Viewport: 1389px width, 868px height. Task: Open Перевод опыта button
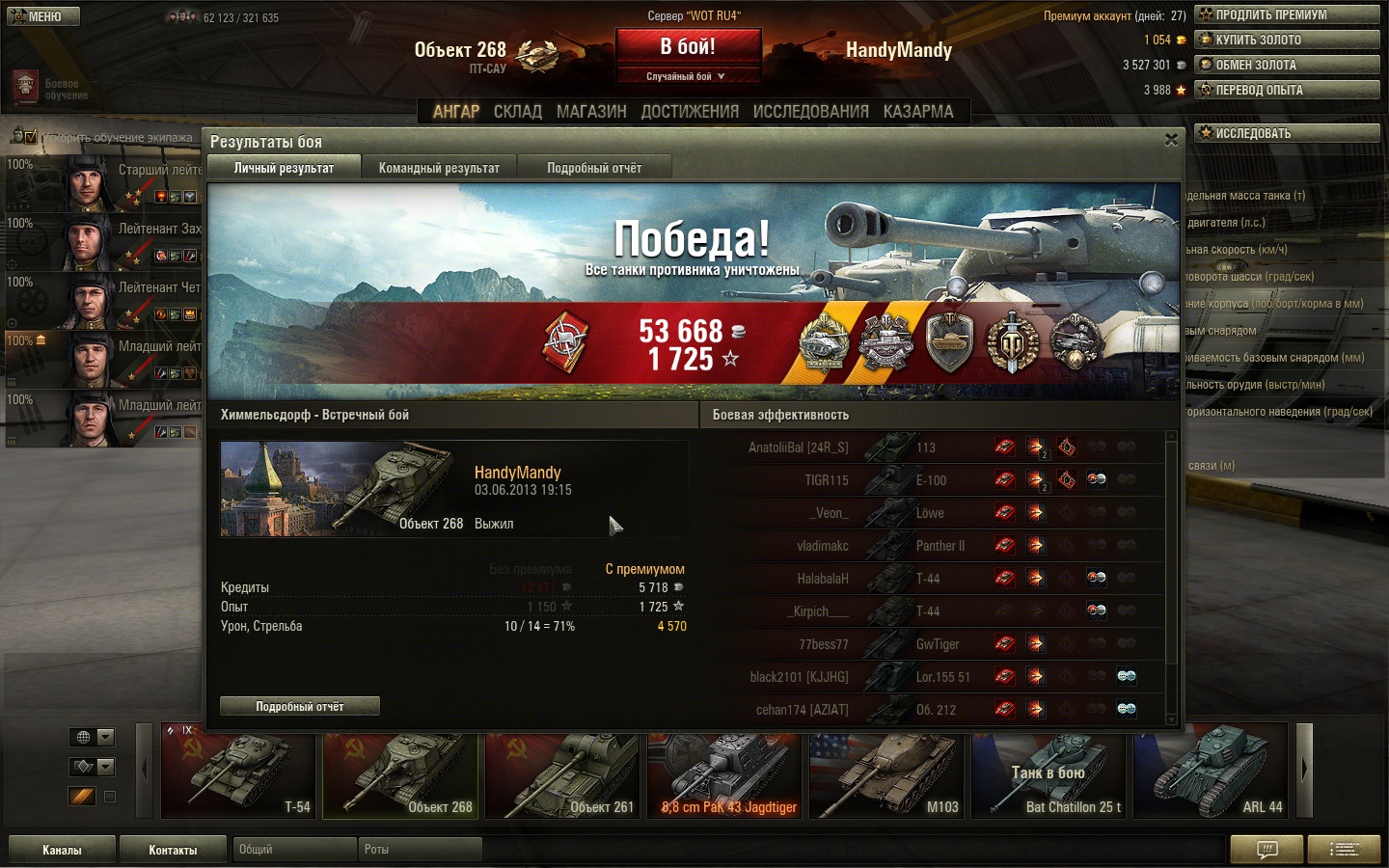[x=1287, y=90]
